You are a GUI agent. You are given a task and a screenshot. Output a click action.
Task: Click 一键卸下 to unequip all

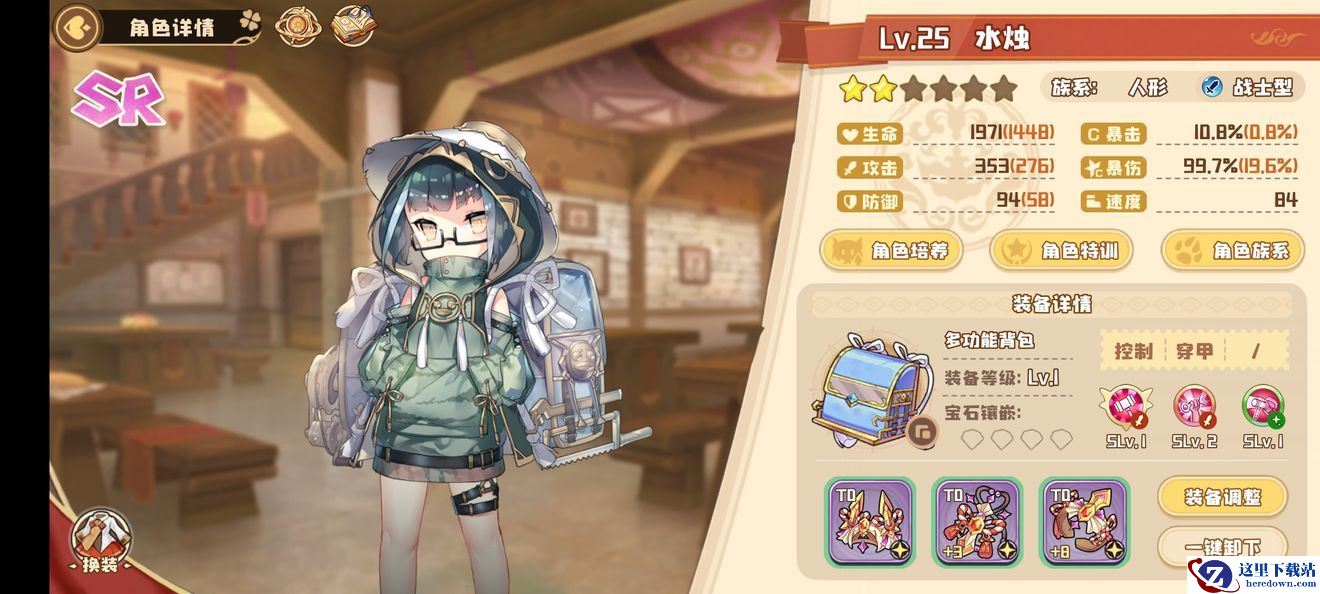[x=1221, y=545]
